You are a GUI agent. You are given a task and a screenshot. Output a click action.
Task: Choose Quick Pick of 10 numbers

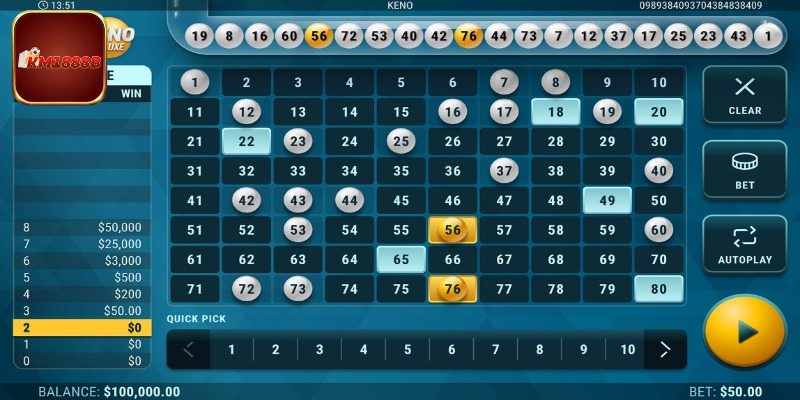point(627,350)
